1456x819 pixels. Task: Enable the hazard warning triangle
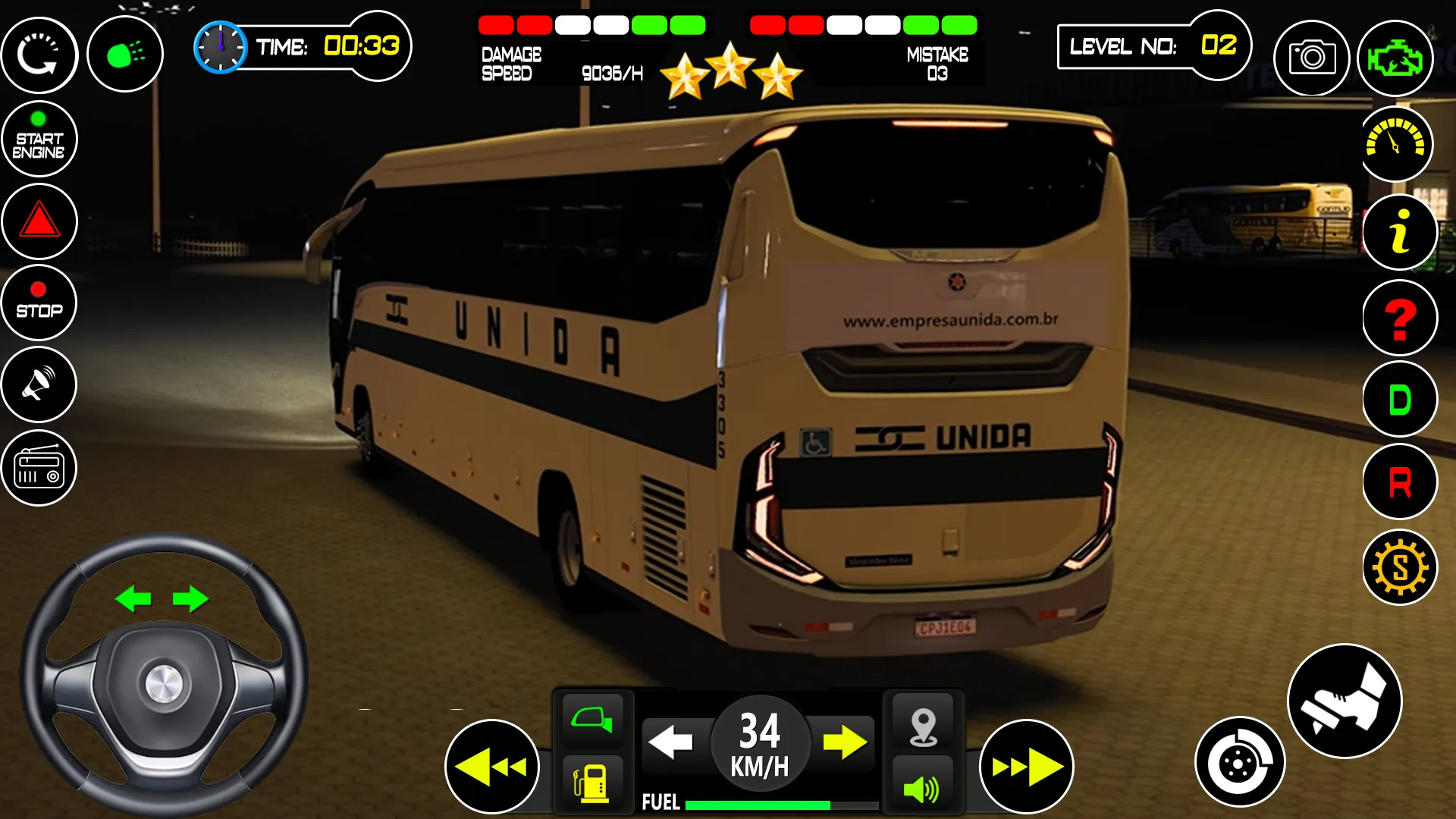[x=39, y=221]
